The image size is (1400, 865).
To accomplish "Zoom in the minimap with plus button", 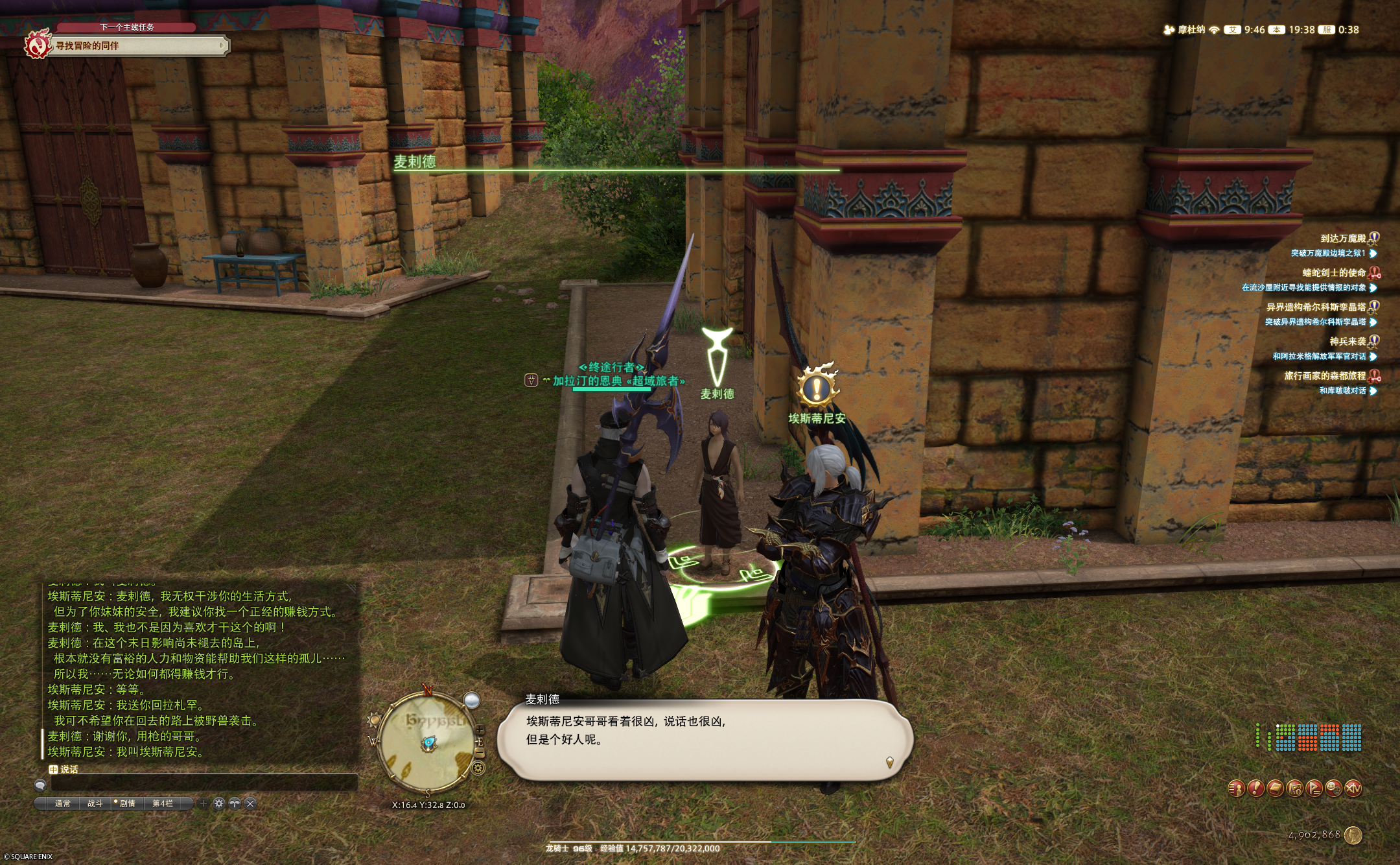I will pos(480,731).
